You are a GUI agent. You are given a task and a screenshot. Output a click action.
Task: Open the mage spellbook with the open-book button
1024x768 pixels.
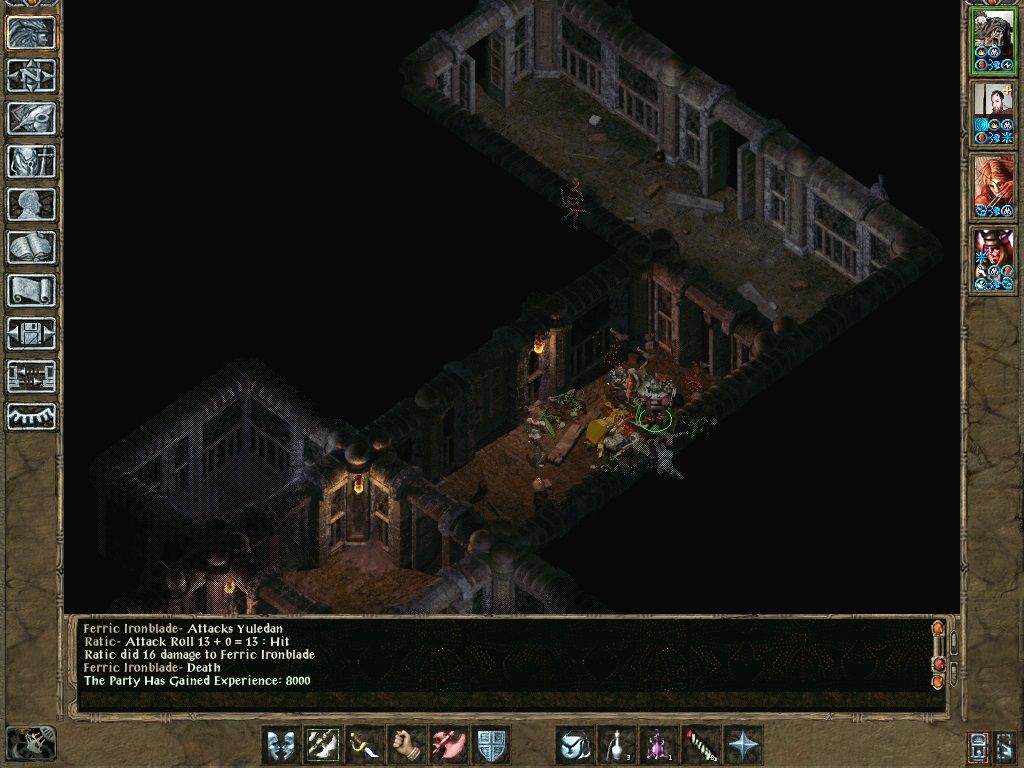click(x=32, y=247)
